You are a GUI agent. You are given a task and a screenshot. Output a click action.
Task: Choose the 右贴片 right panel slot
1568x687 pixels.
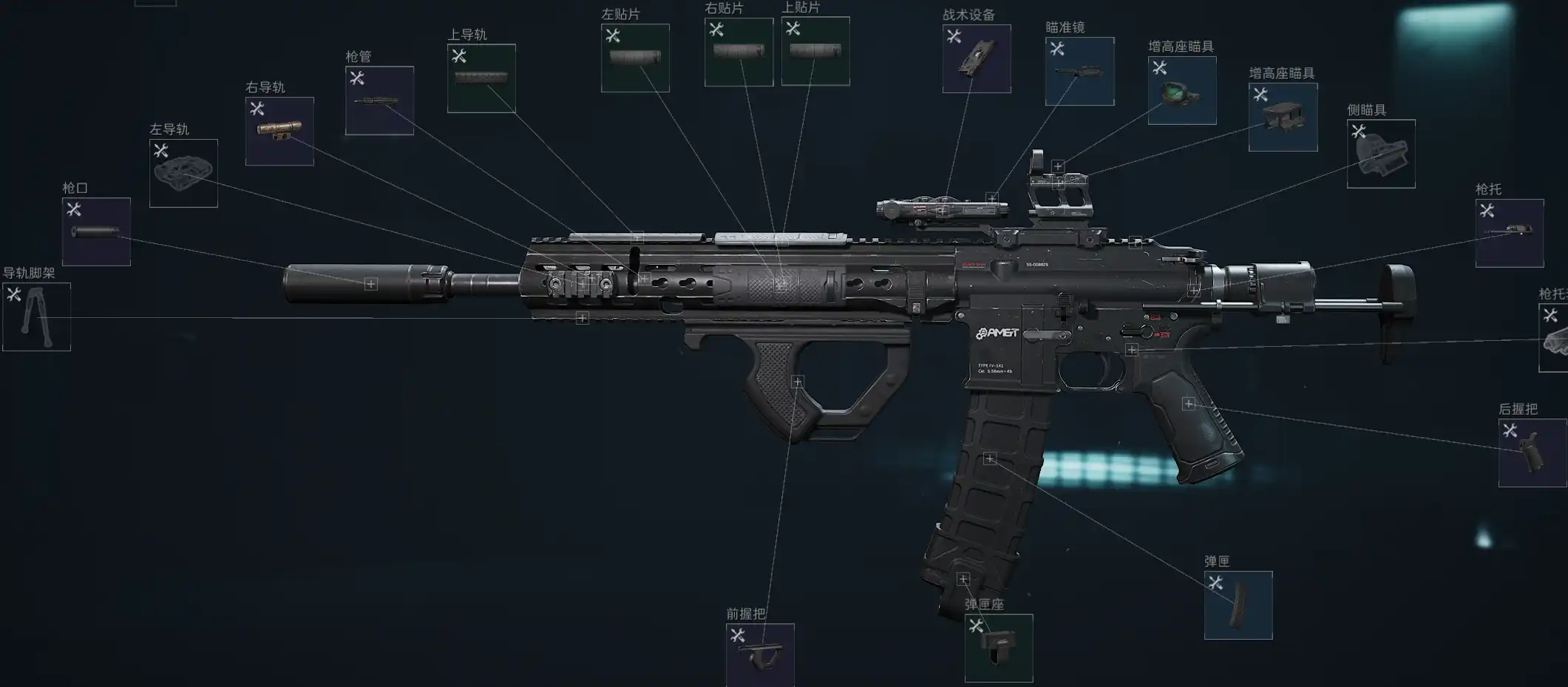pos(739,52)
